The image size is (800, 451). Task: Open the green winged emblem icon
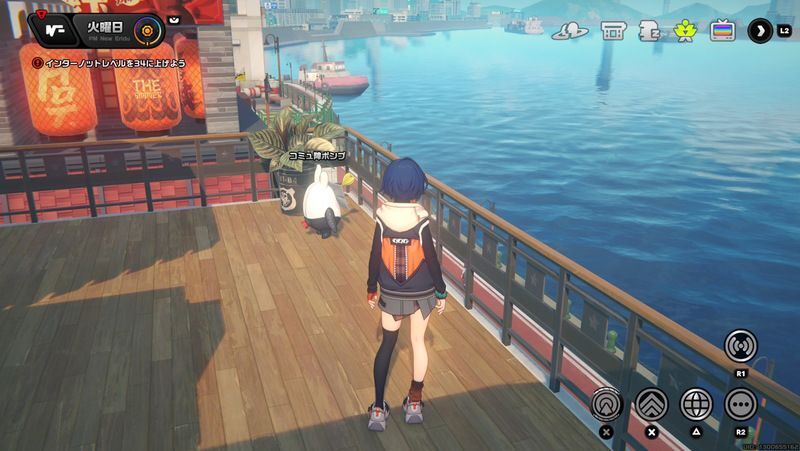(x=685, y=30)
